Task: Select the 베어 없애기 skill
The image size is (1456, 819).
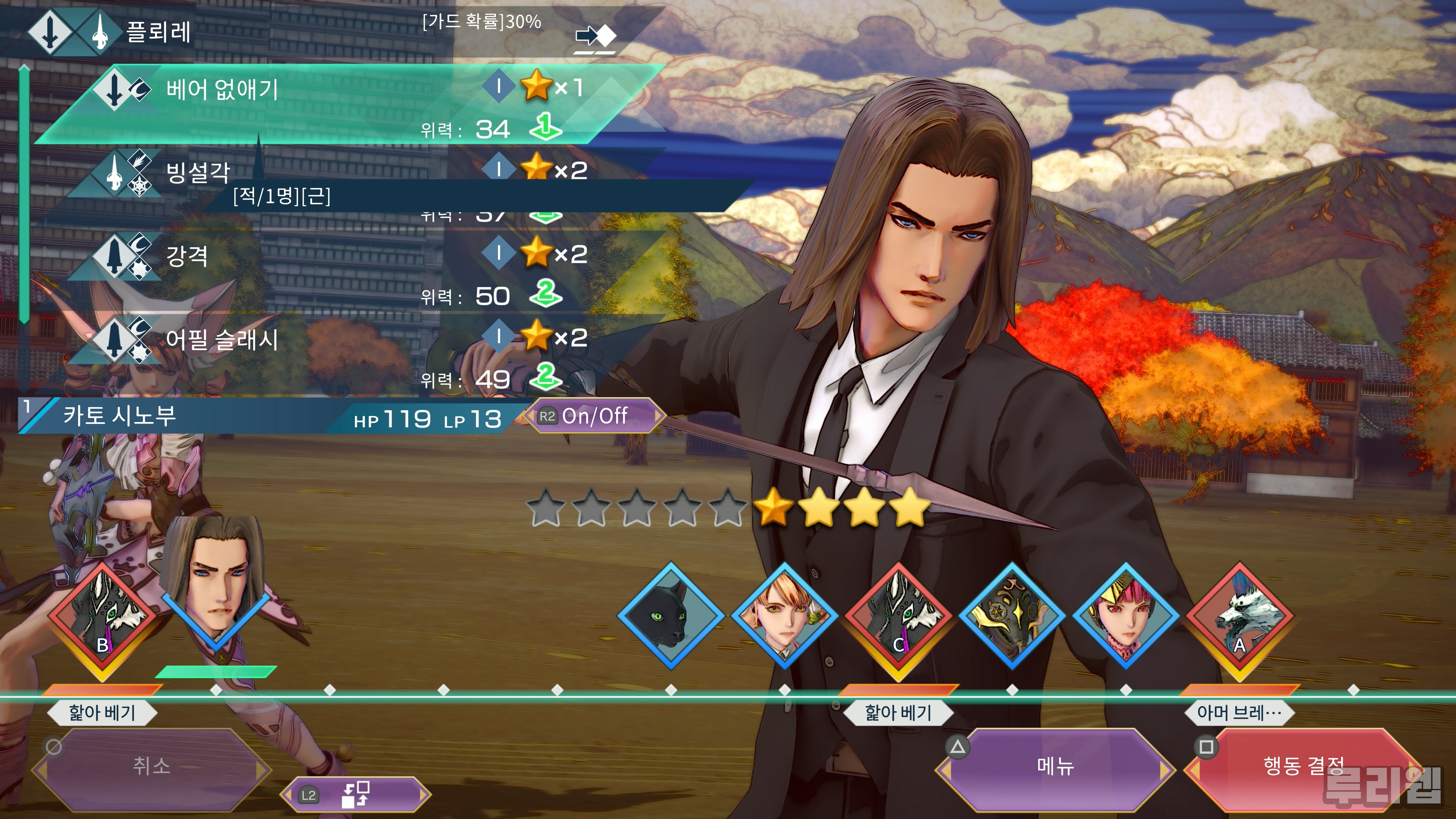Action: (339, 105)
